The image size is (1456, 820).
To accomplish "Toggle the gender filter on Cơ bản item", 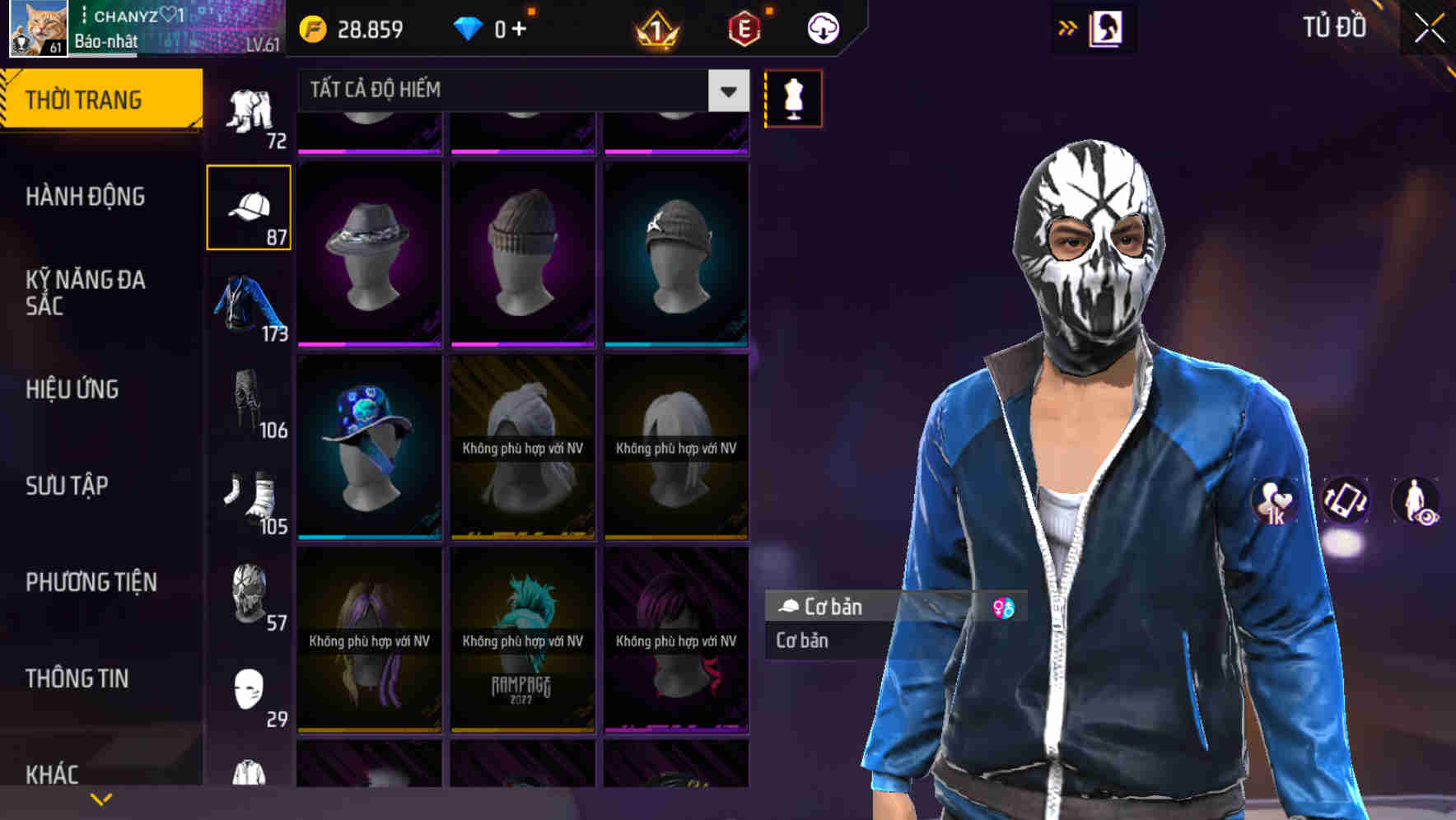I will [x=1004, y=607].
